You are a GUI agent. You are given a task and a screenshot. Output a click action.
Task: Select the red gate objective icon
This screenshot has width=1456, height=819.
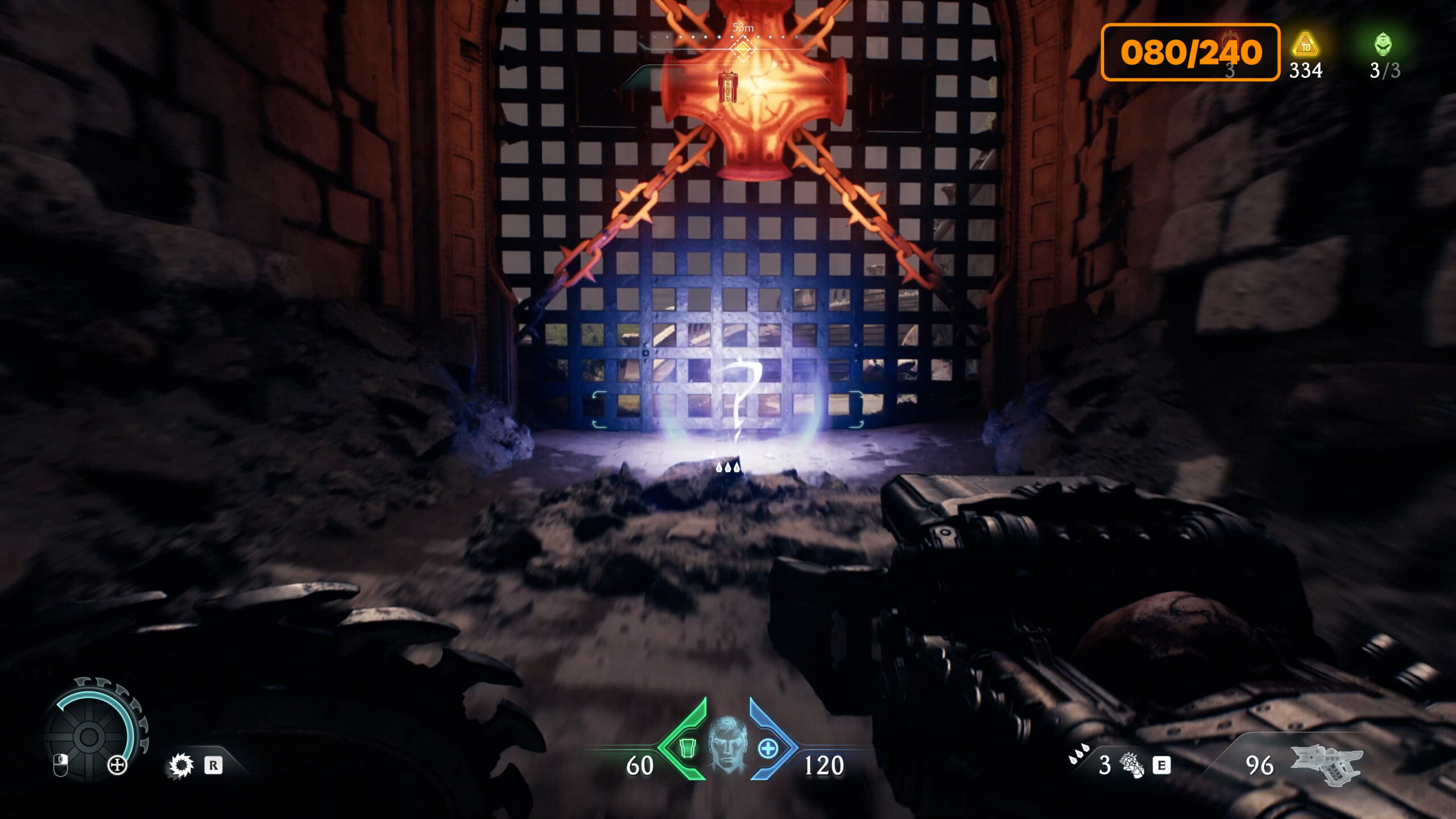727,86
